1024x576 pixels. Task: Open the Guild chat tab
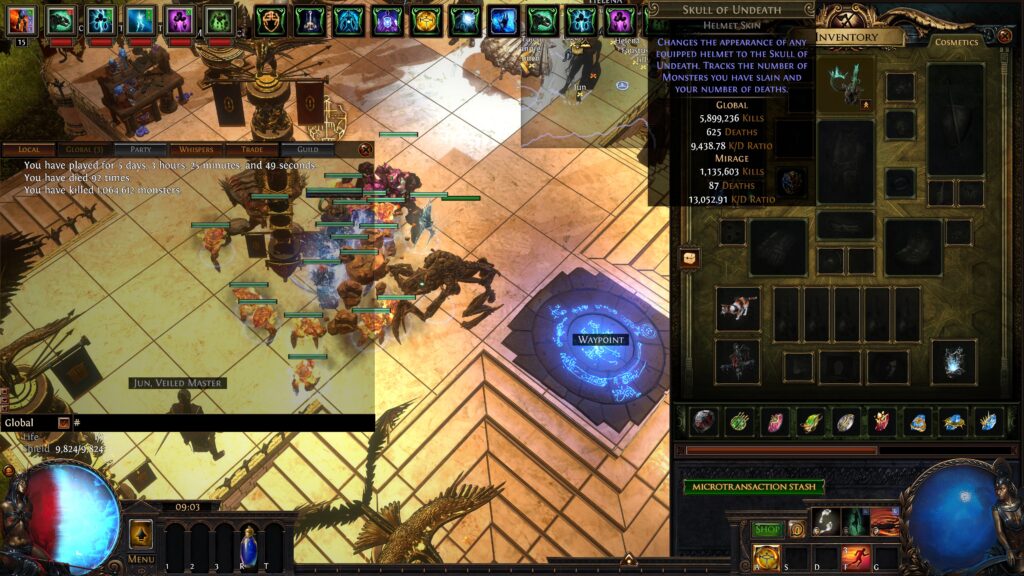(307, 150)
